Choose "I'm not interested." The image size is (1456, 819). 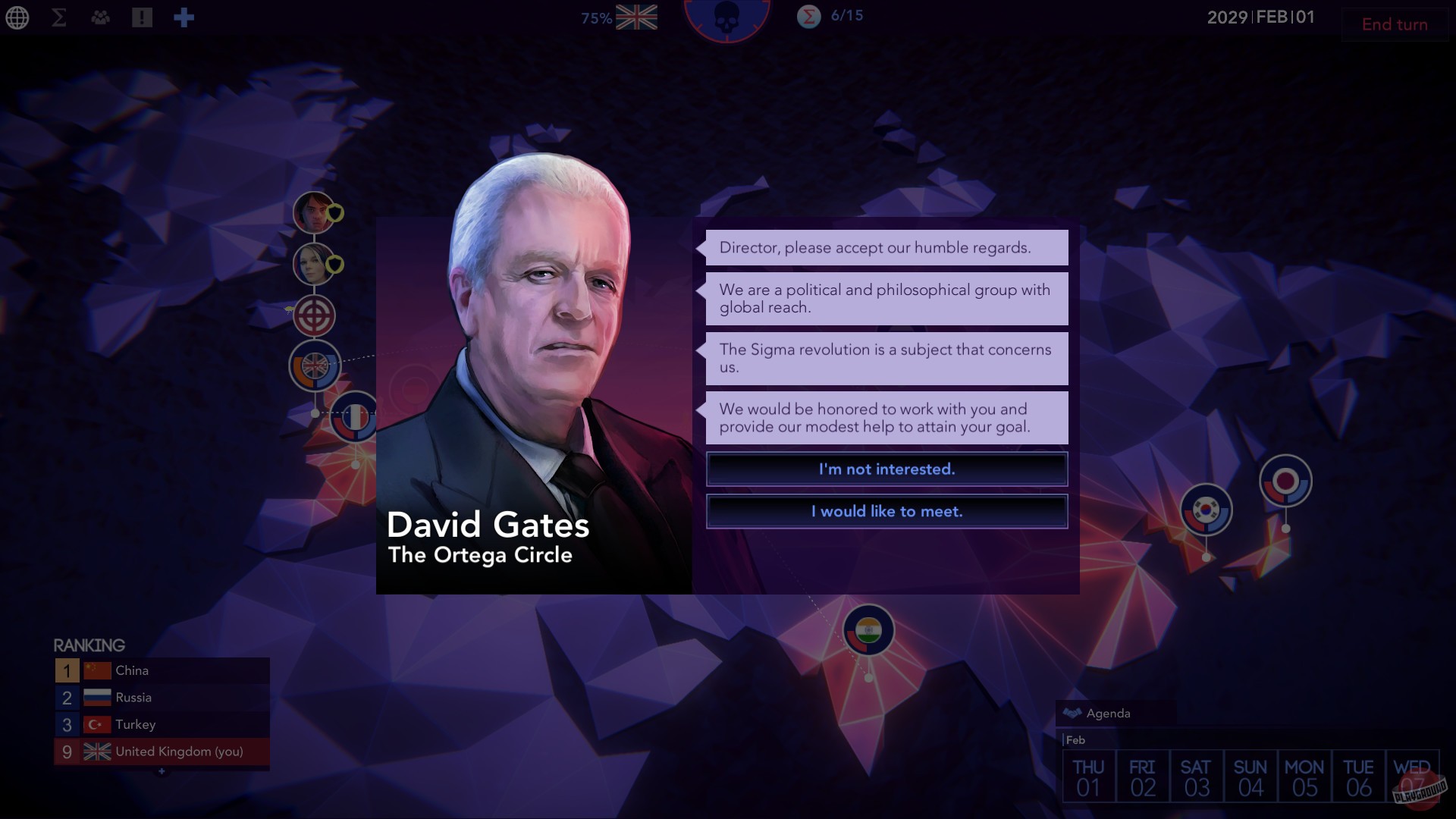[x=886, y=469]
